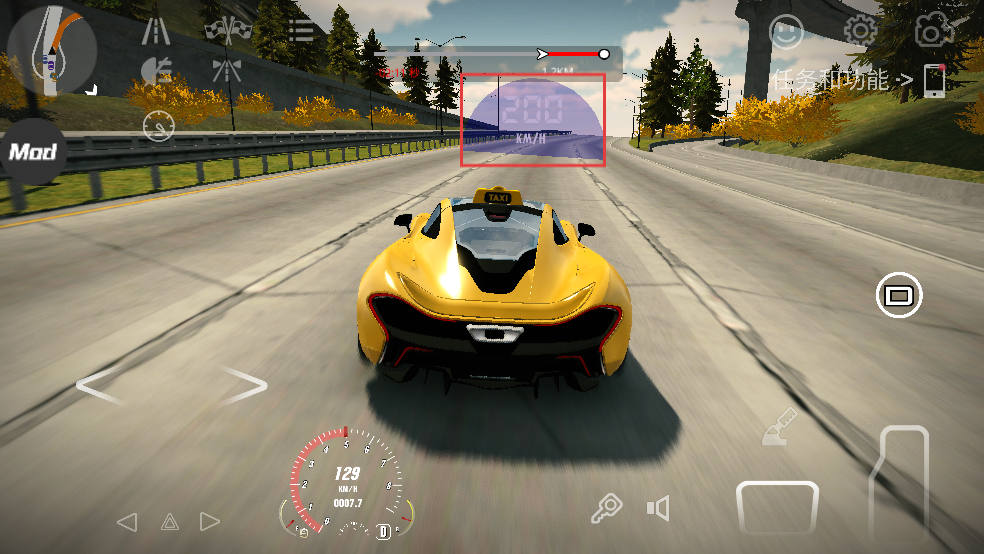Activate the cruise control speedometer icon
The height and width of the screenshot is (554, 984).
(158, 126)
